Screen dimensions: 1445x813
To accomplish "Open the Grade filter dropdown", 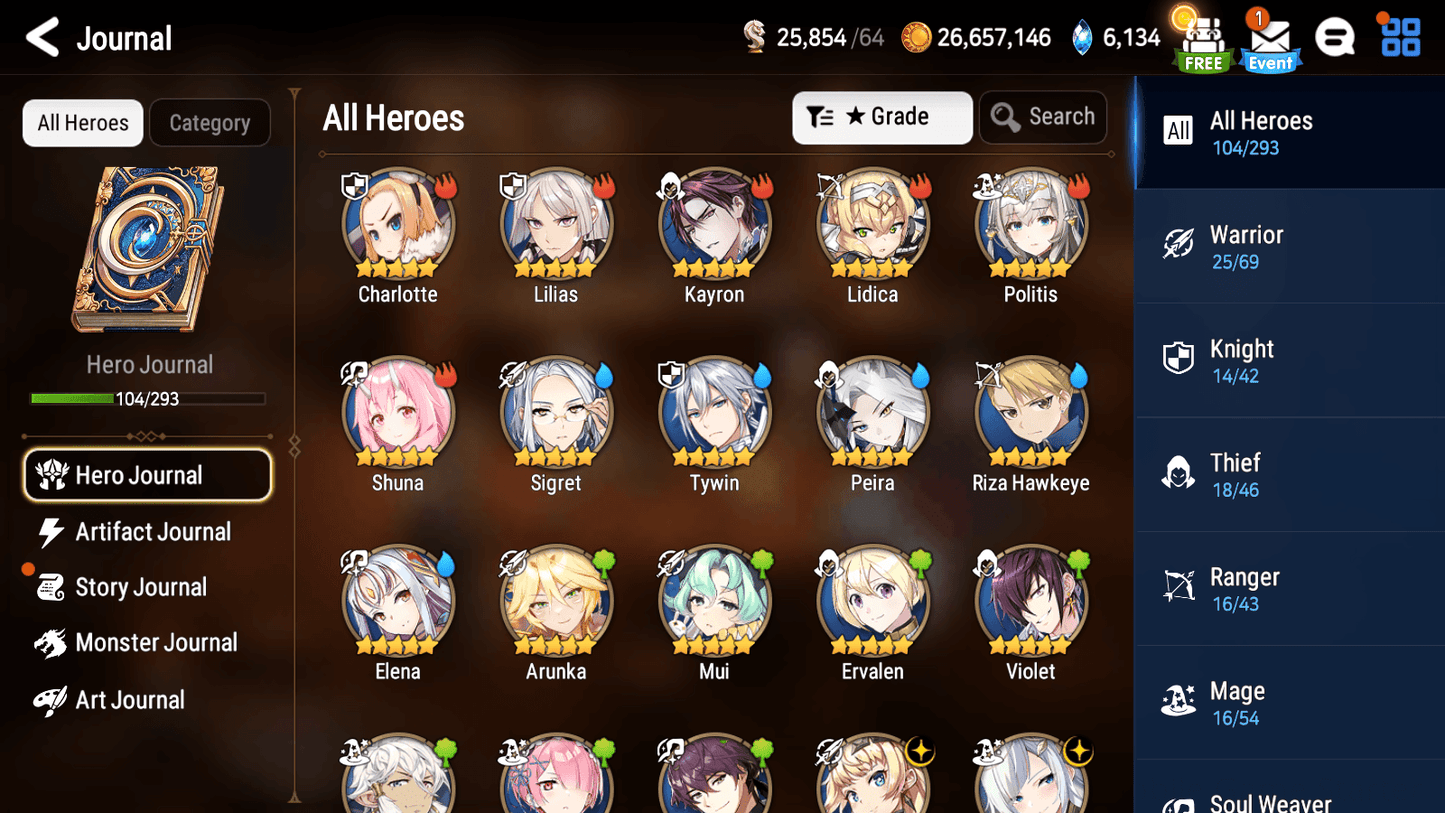I will pos(882,117).
